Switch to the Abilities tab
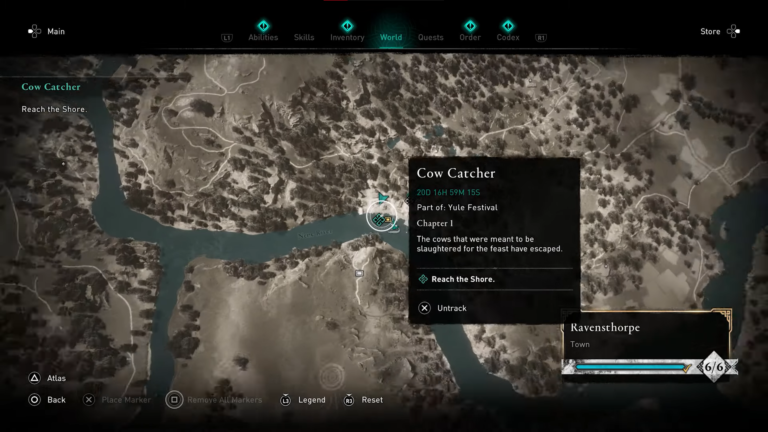The height and width of the screenshot is (432, 768). [263, 38]
